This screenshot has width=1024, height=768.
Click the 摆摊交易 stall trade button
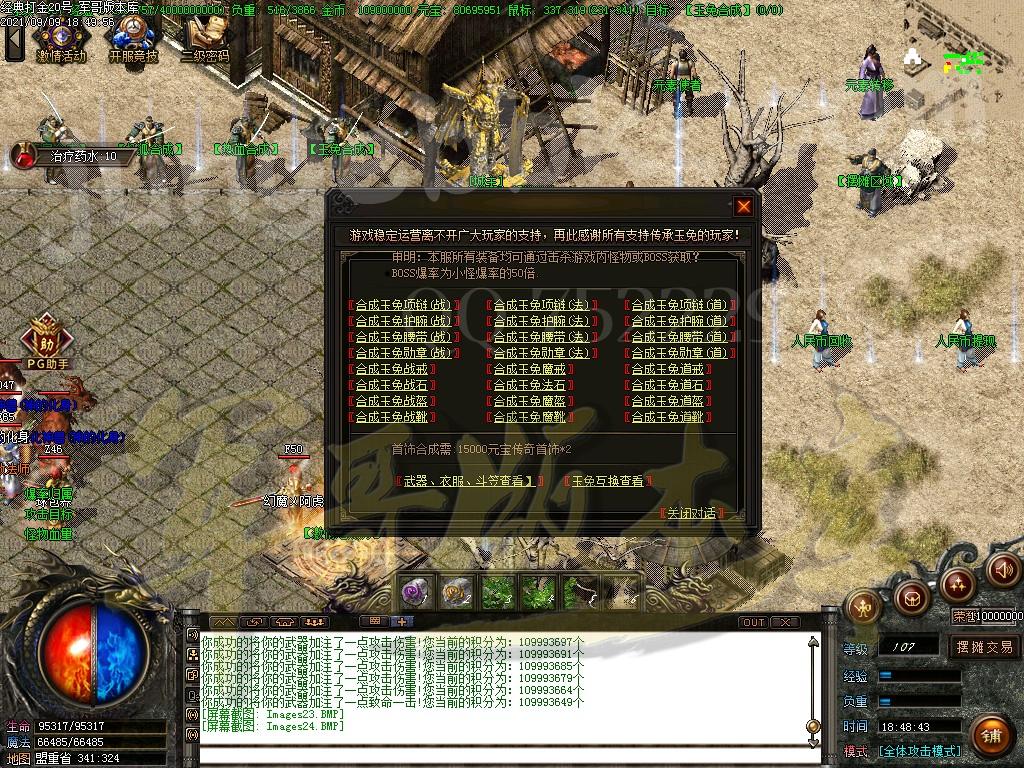tap(984, 647)
